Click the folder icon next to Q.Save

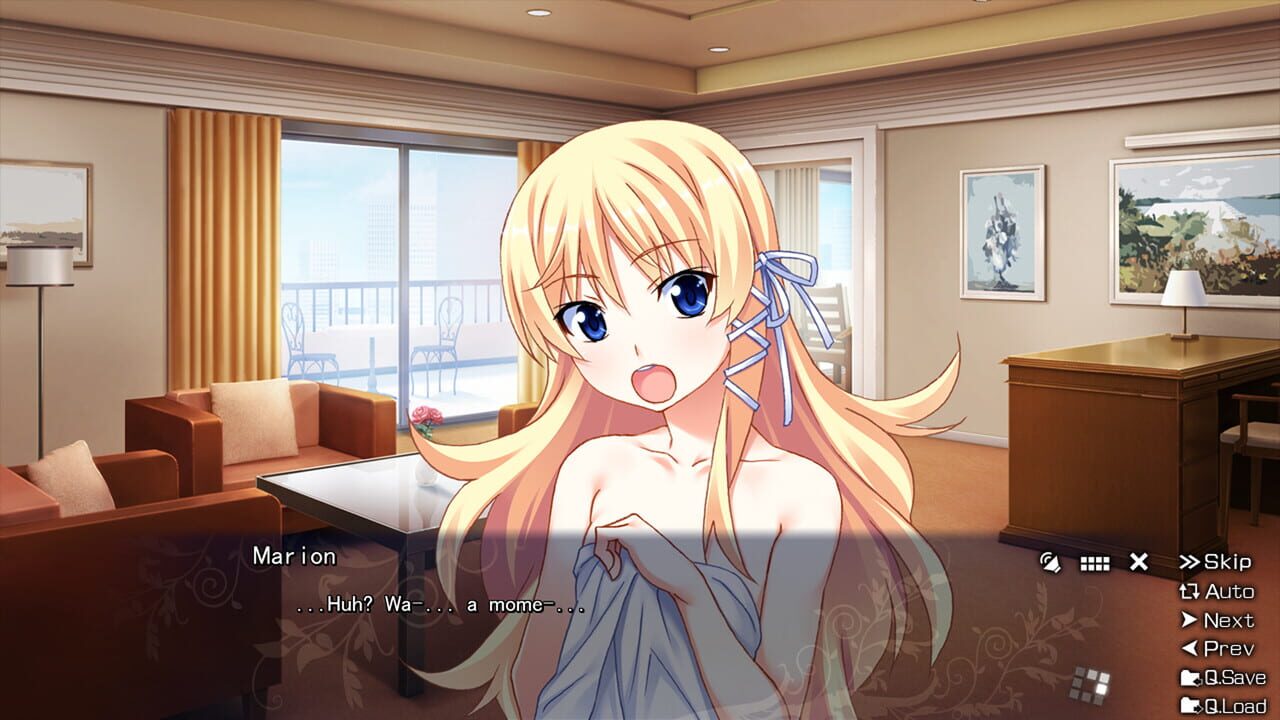[1190, 676]
